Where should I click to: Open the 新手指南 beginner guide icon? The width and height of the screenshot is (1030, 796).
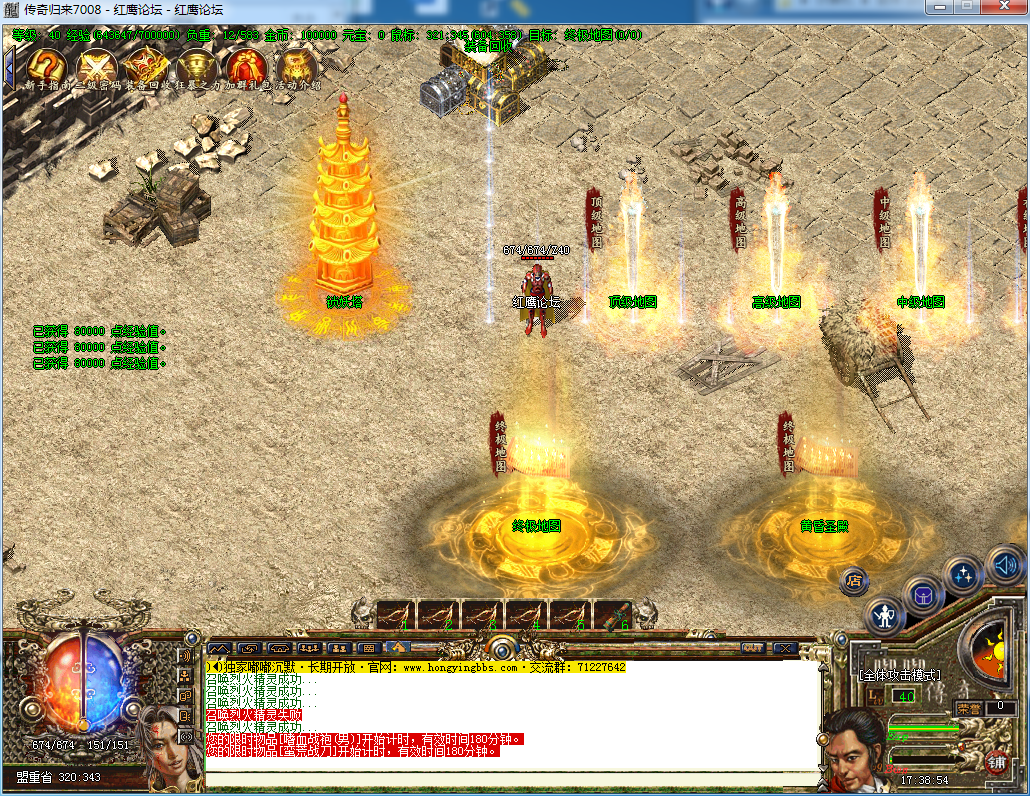click(x=46, y=67)
